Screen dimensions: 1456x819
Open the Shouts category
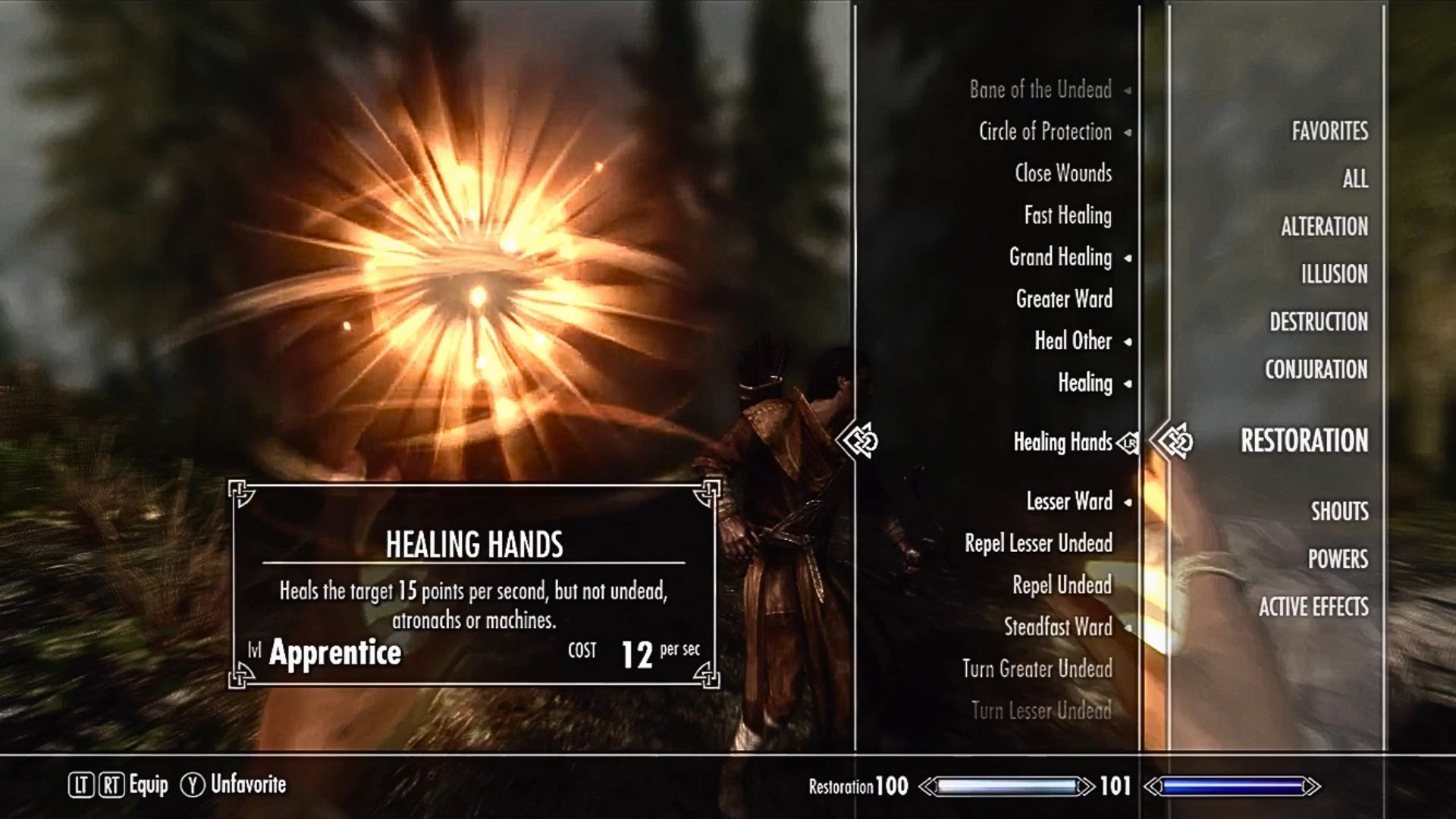[x=1340, y=512]
